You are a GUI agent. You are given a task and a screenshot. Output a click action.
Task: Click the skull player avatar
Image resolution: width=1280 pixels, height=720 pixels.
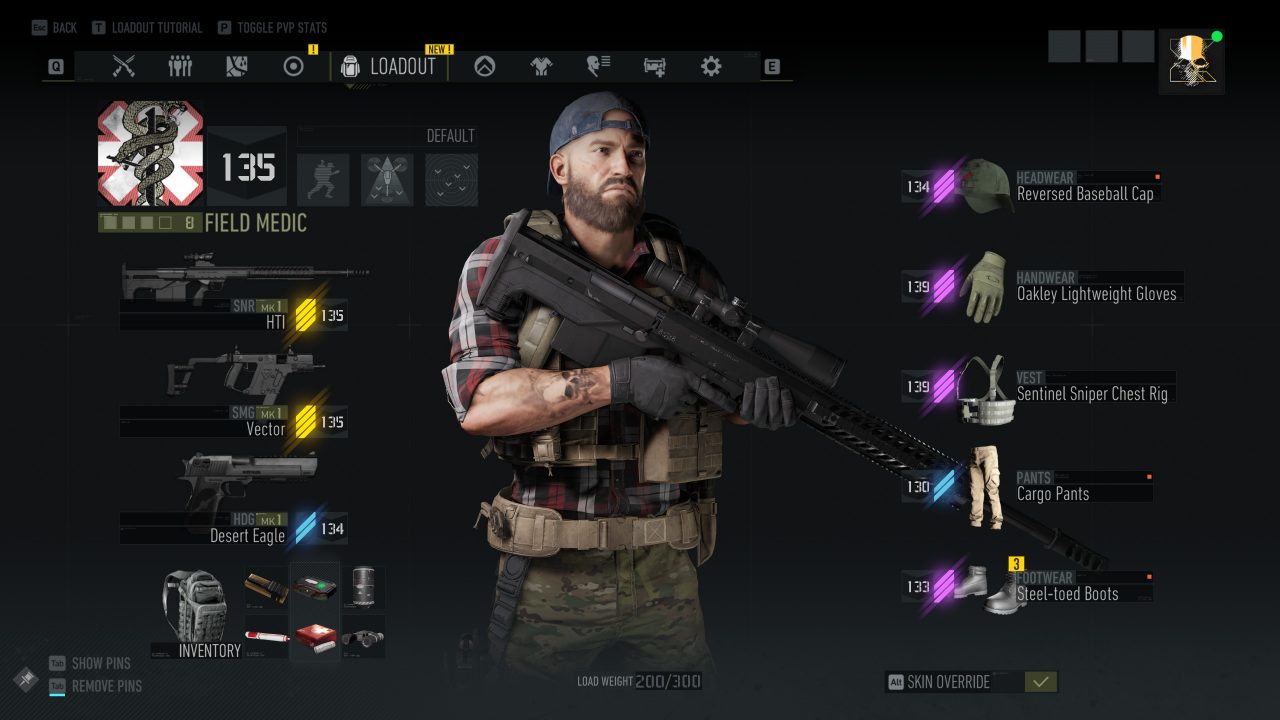tap(1191, 60)
